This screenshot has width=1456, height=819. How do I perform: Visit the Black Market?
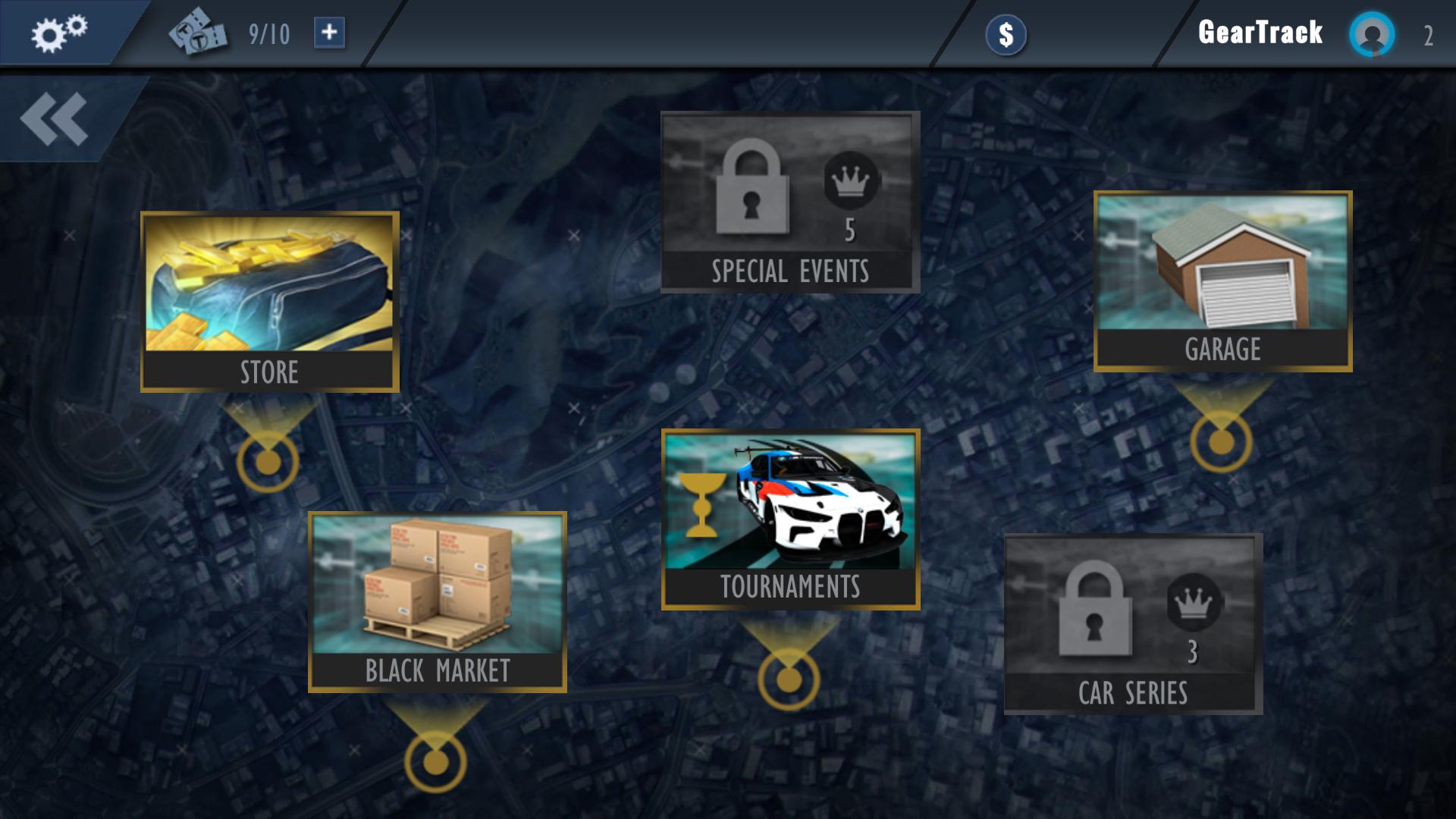[x=437, y=601]
